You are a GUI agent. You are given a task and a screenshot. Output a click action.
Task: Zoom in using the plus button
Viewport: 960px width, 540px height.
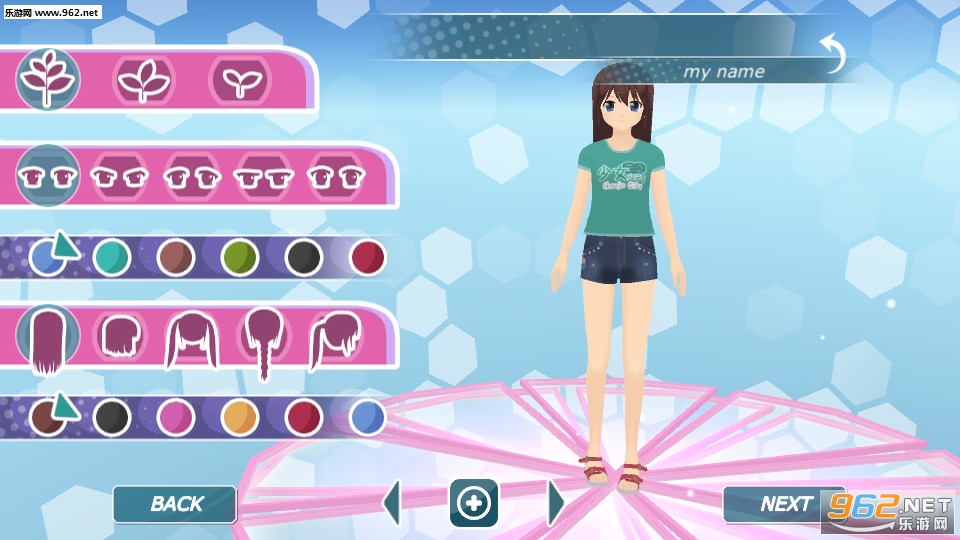coord(473,503)
